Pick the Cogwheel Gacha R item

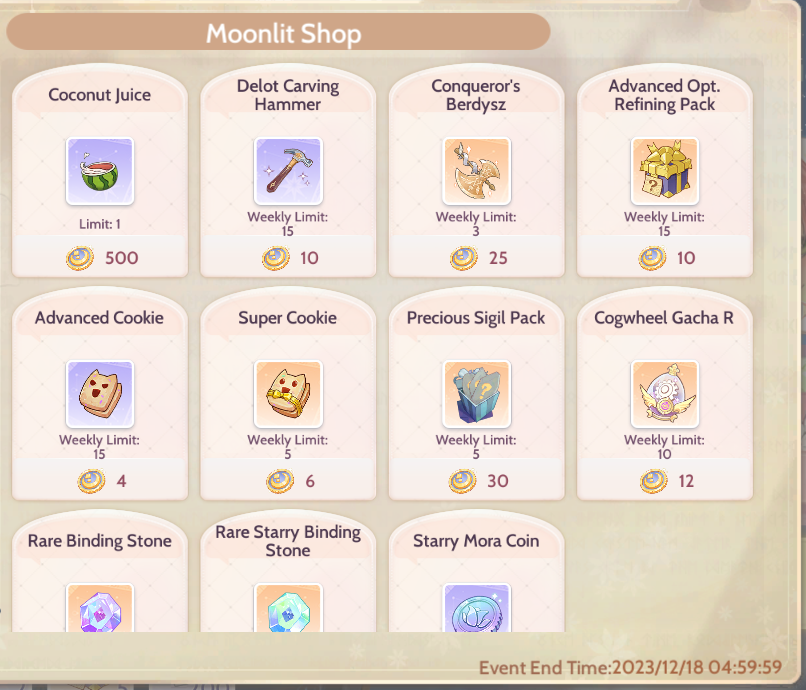(665, 394)
